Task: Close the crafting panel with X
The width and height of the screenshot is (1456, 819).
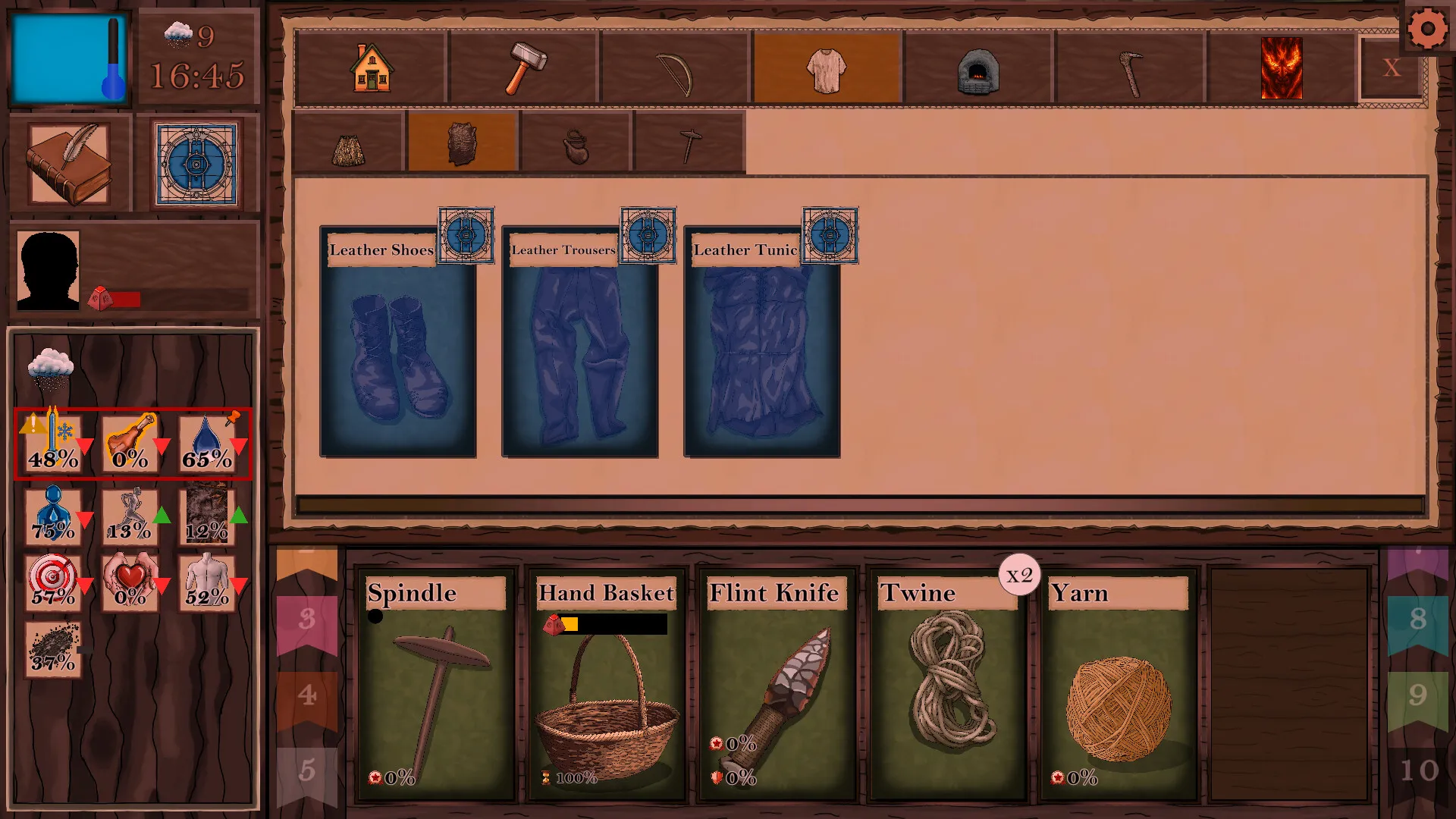Action: point(1392,68)
